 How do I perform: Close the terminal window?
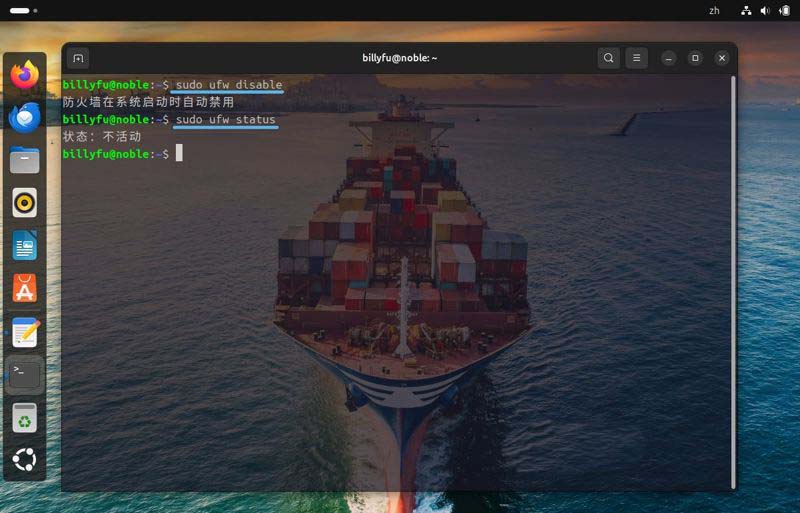(x=721, y=58)
